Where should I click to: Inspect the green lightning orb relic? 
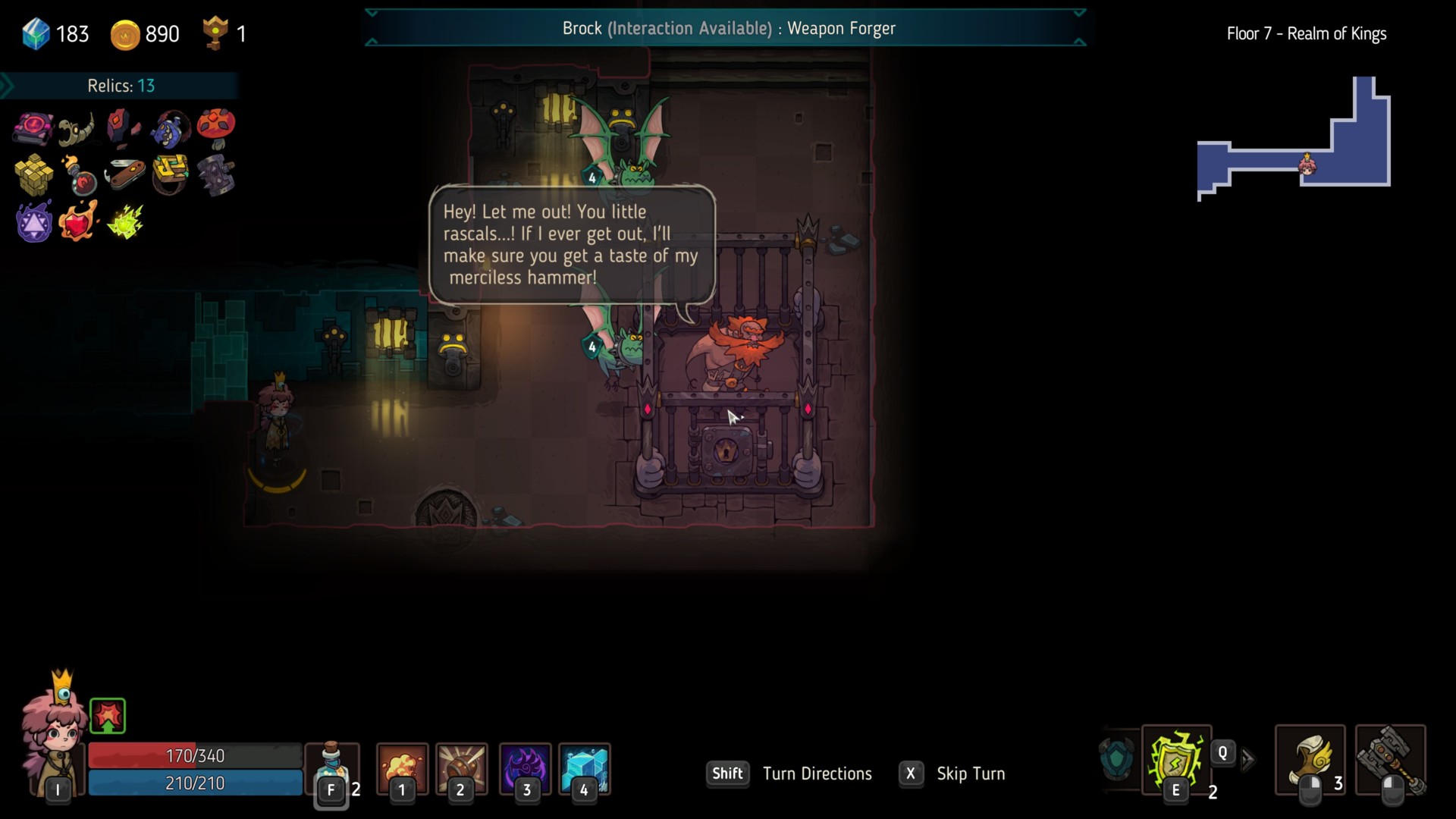click(125, 221)
